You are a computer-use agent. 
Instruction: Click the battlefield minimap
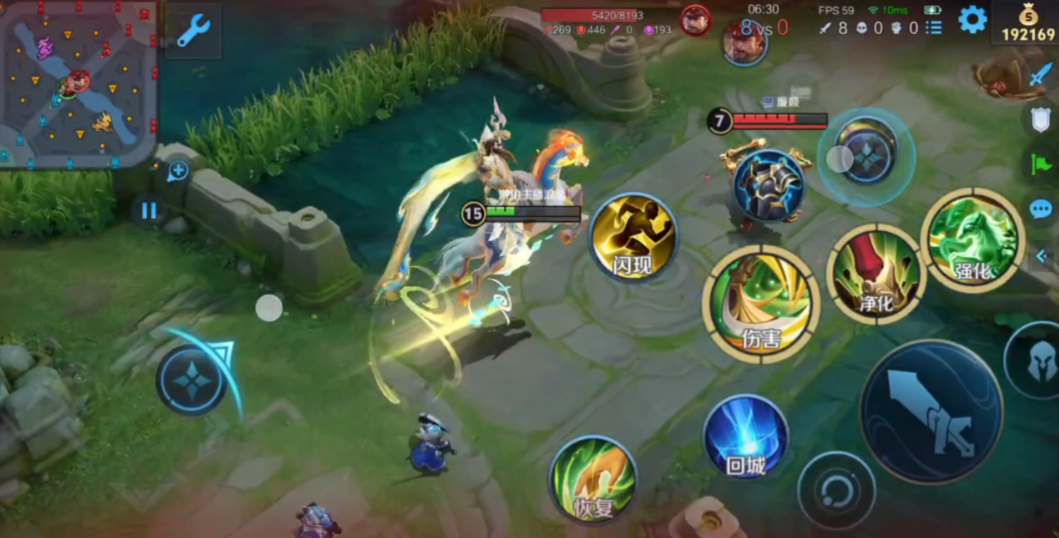[78, 84]
